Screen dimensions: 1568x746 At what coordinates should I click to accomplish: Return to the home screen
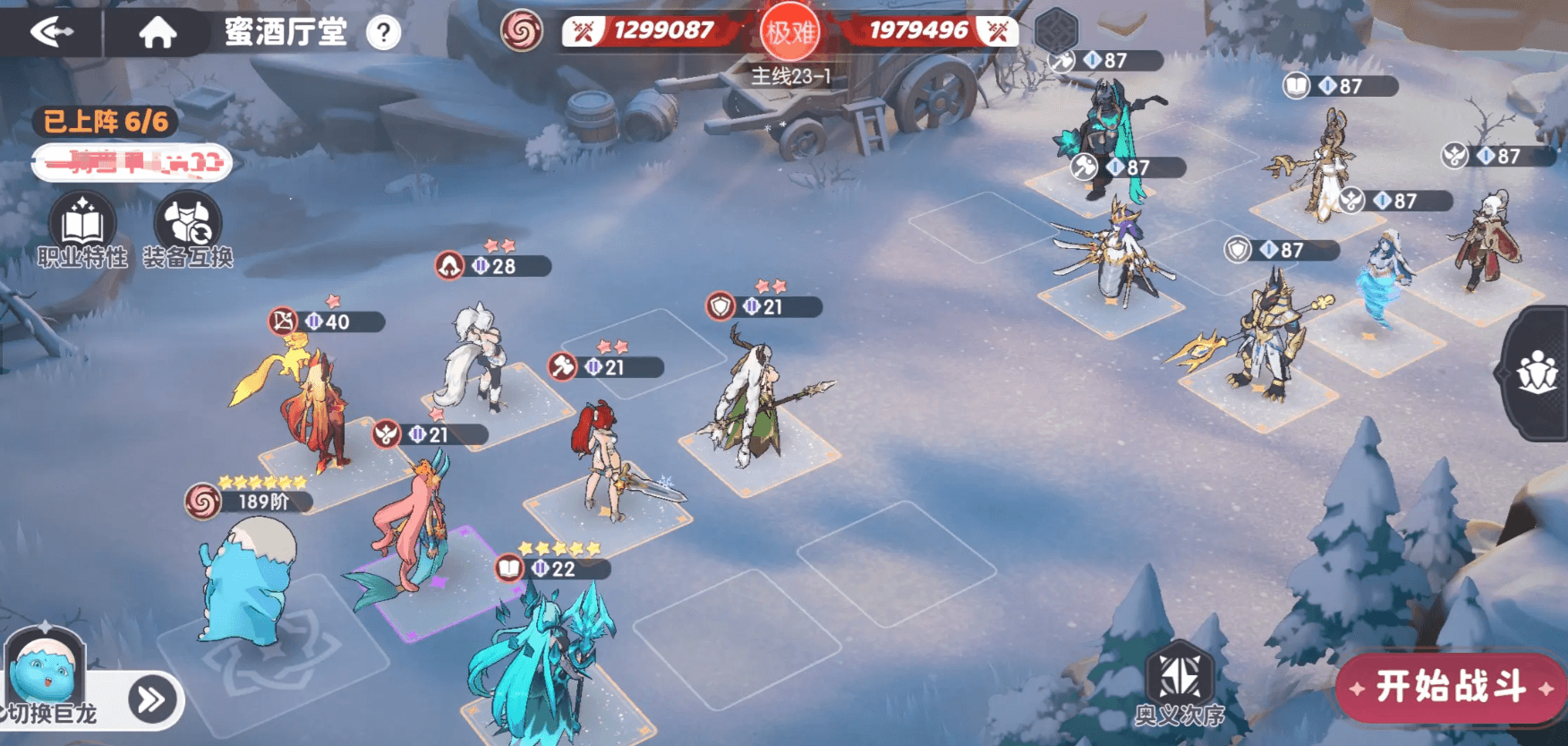tap(158, 33)
